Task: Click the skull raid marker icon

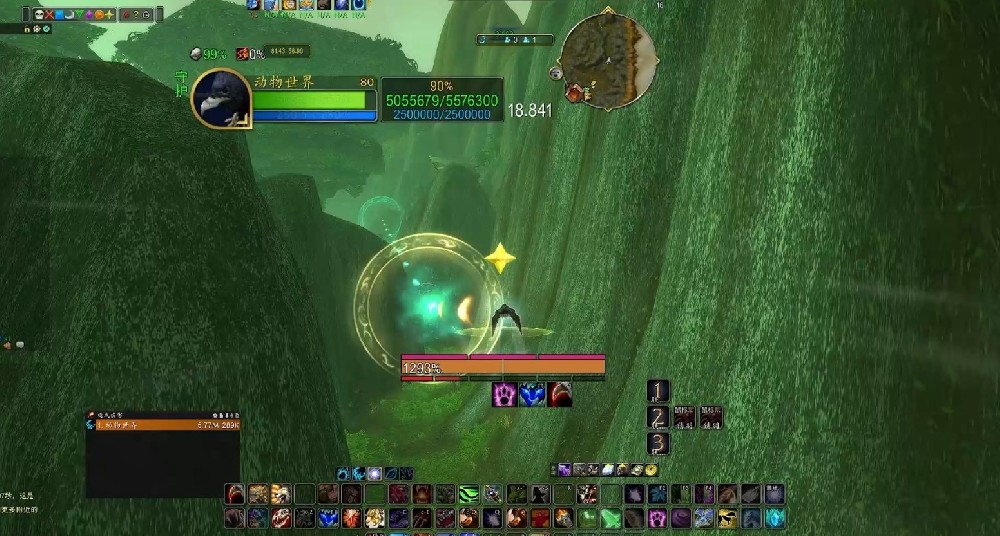Action: (x=39, y=15)
